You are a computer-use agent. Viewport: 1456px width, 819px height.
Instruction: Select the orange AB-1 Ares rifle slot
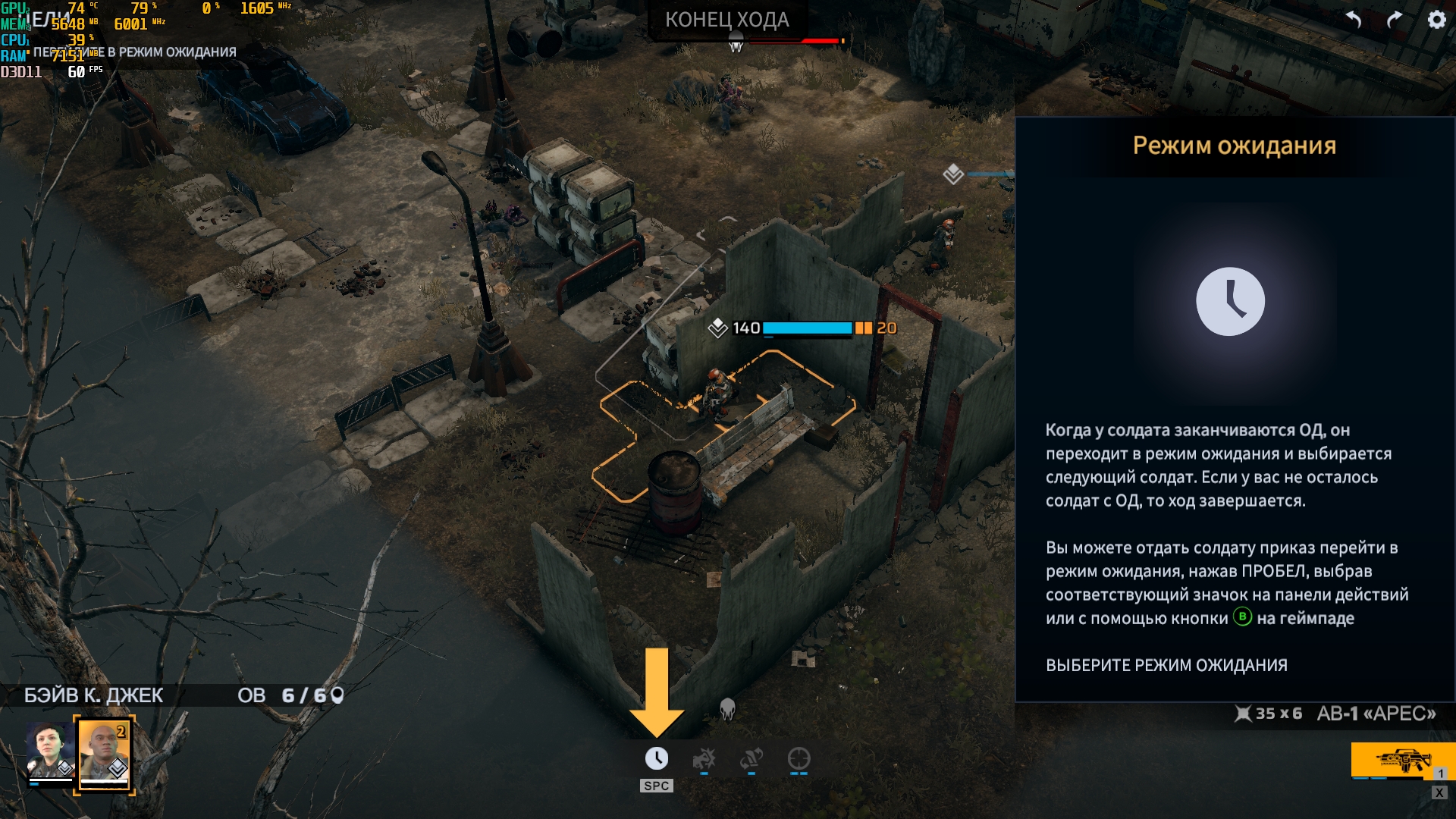[x=1401, y=760]
